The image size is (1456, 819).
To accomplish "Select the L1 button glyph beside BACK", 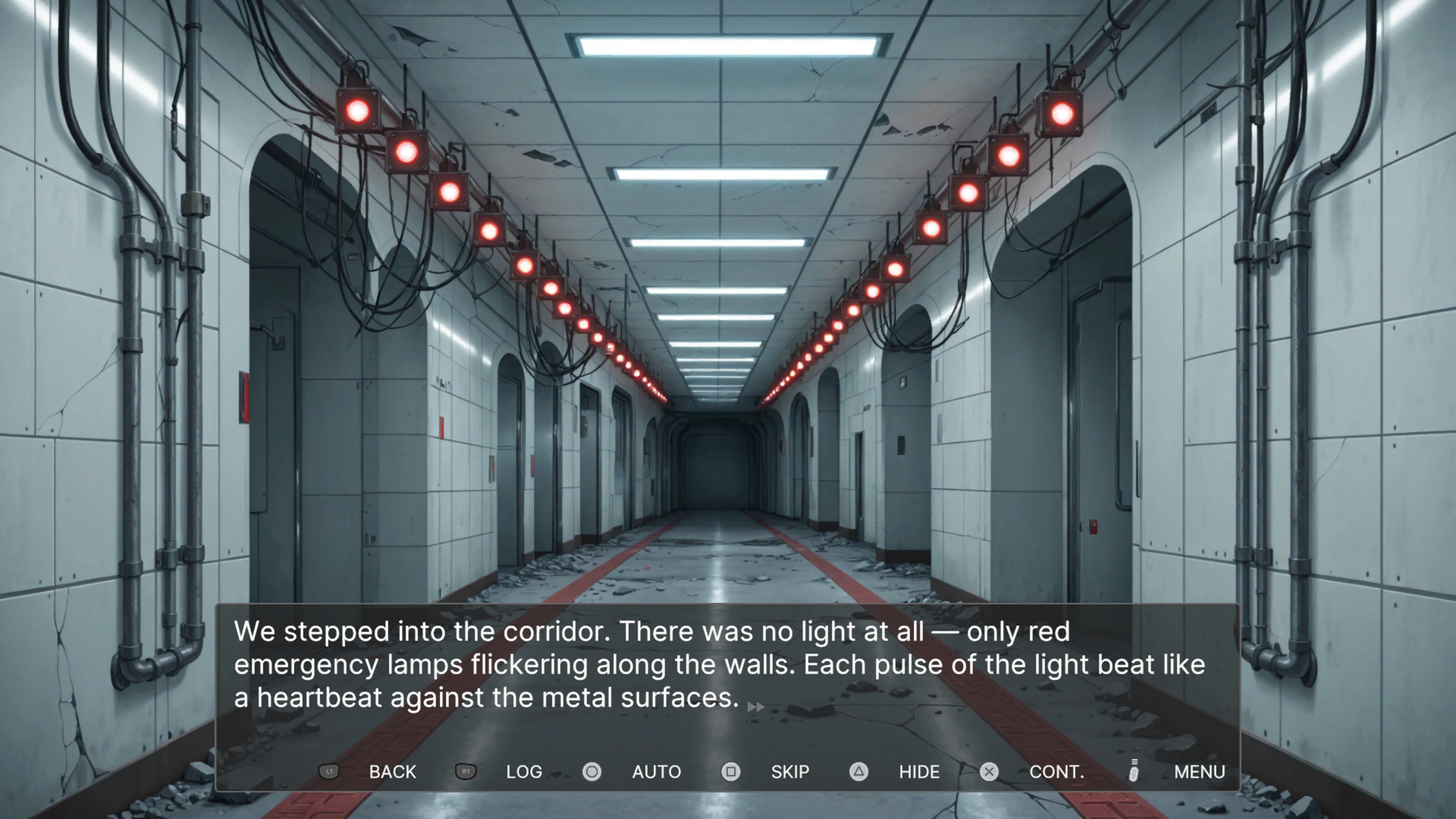I will tap(329, 772).
